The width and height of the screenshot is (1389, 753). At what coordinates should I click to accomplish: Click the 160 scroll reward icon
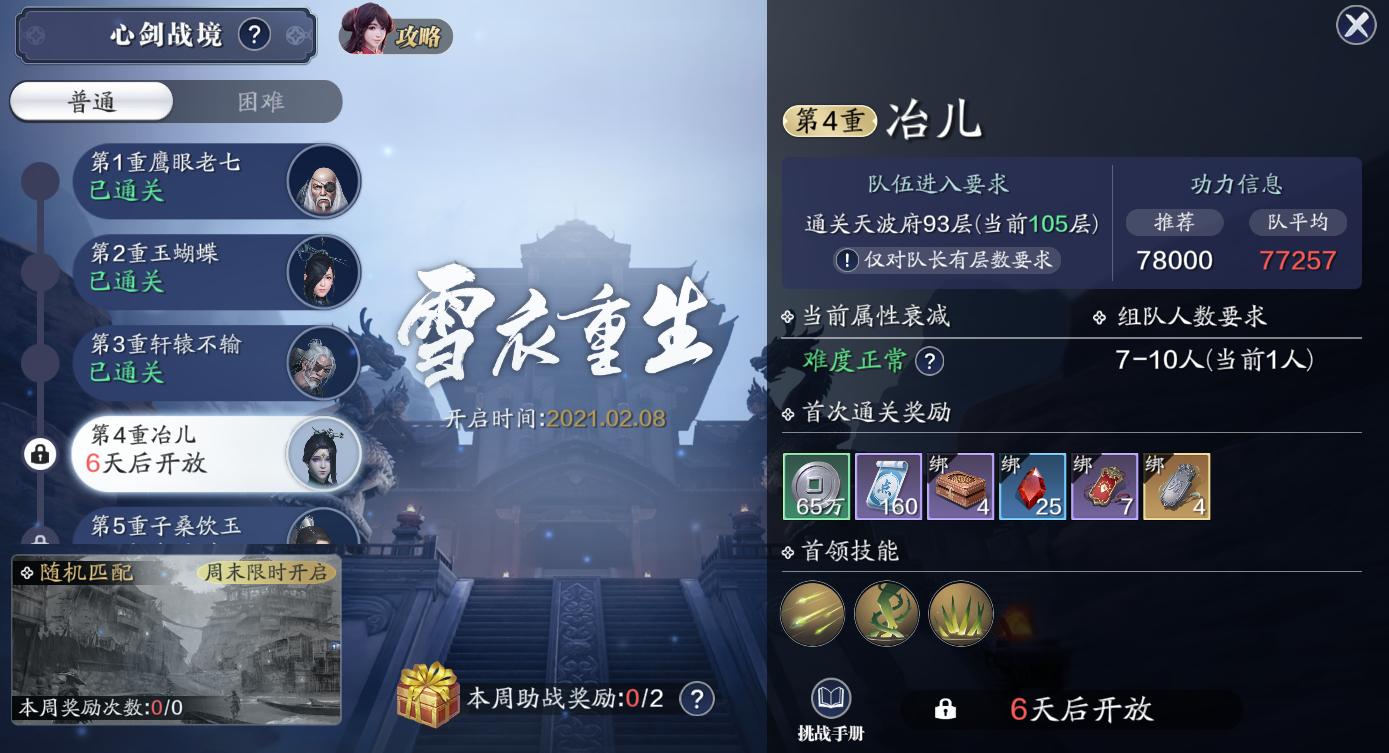(887, 487)
